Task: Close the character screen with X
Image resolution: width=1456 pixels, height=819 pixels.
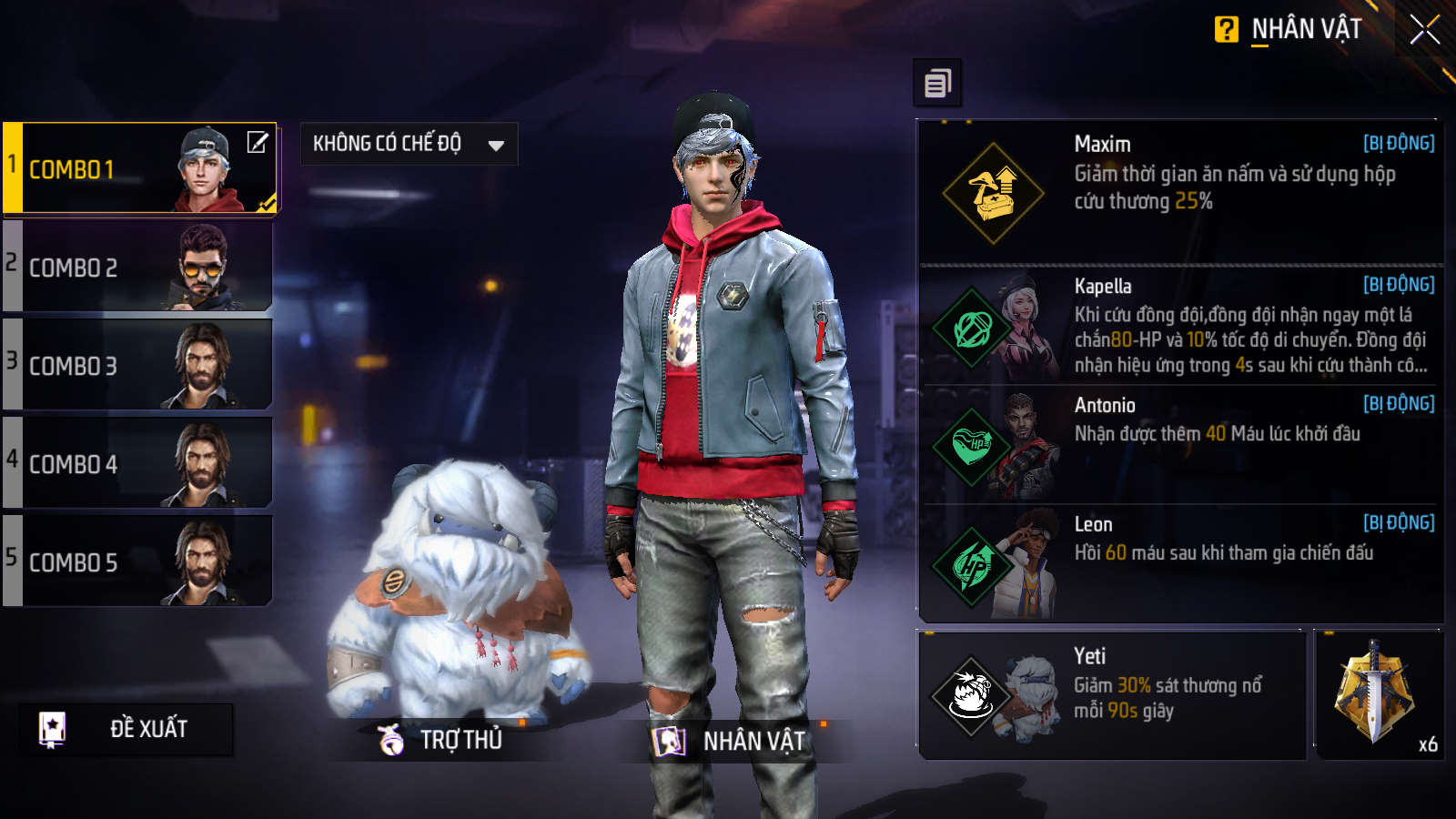Action: [x=1424, y=30]
